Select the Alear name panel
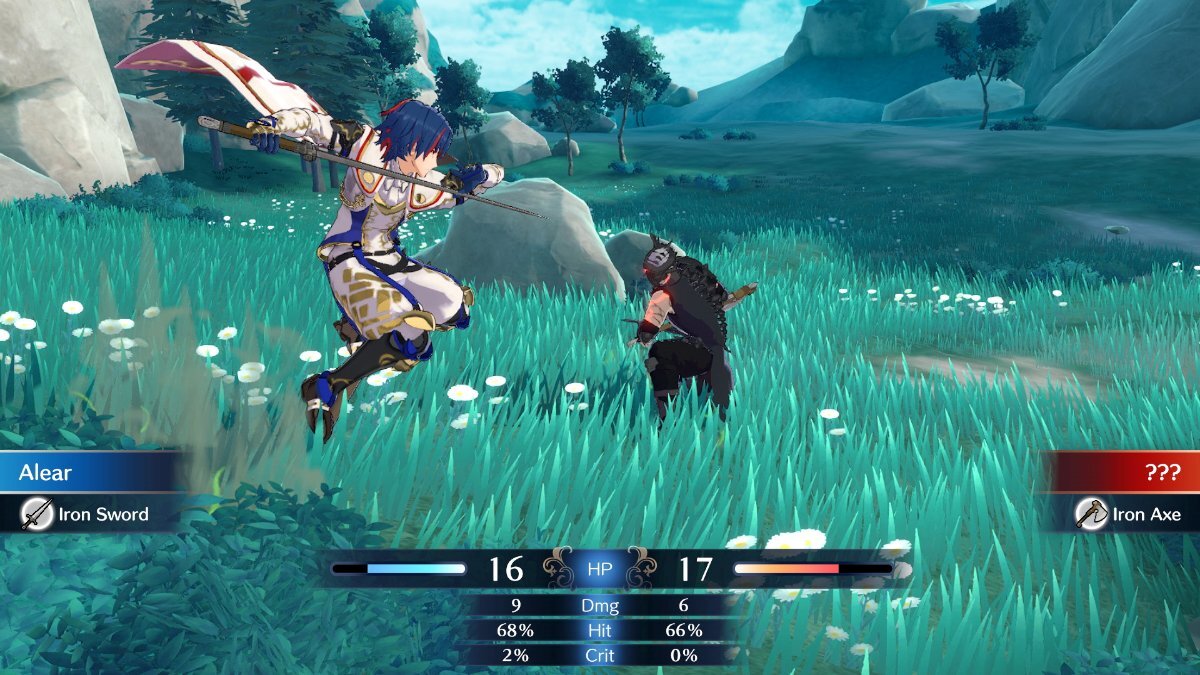 tap(90, 472)
